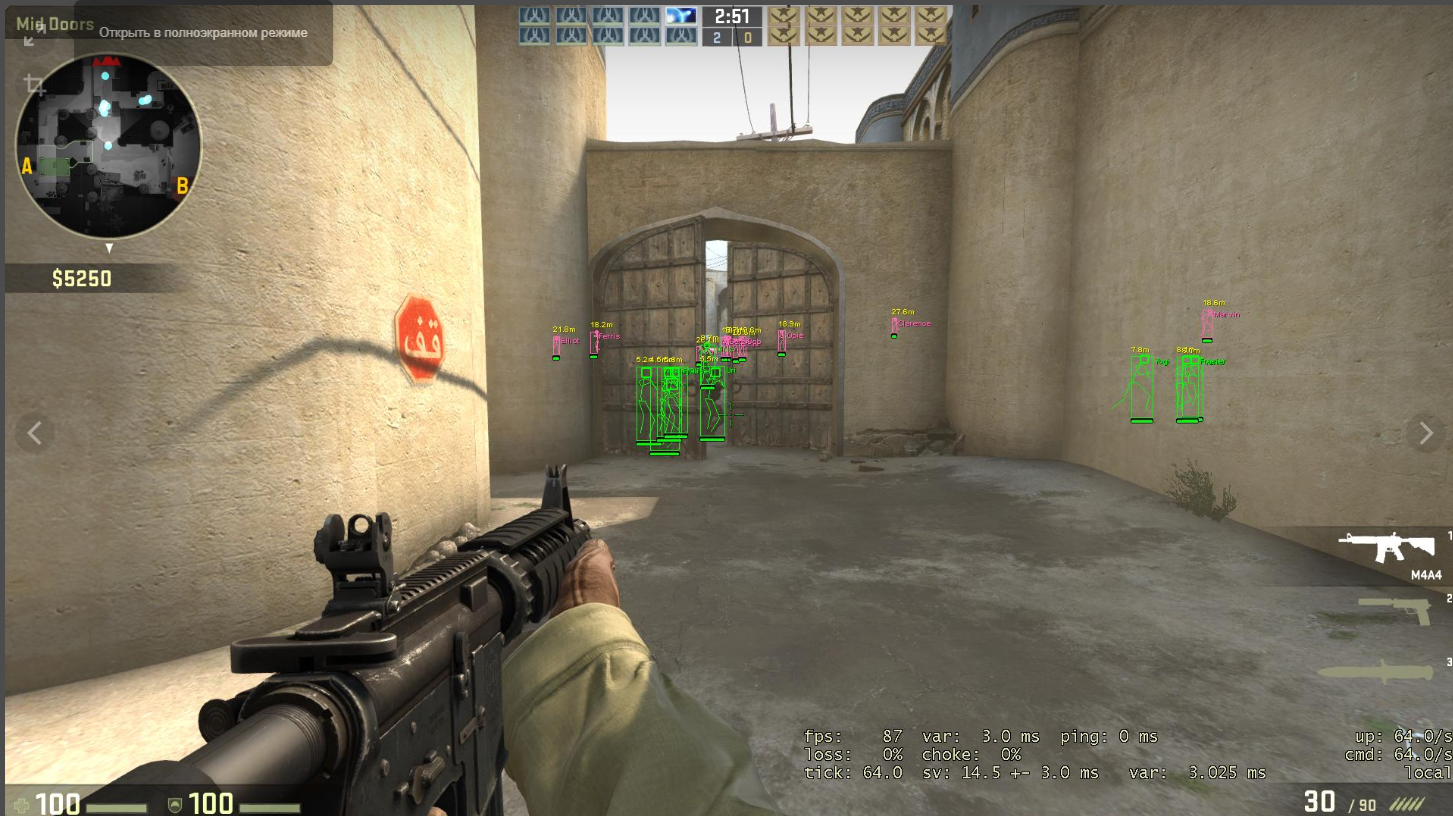Go to the previous image
Image resolution: width=1453 pixels, height=816 pixels.
[x=35, y=433]
